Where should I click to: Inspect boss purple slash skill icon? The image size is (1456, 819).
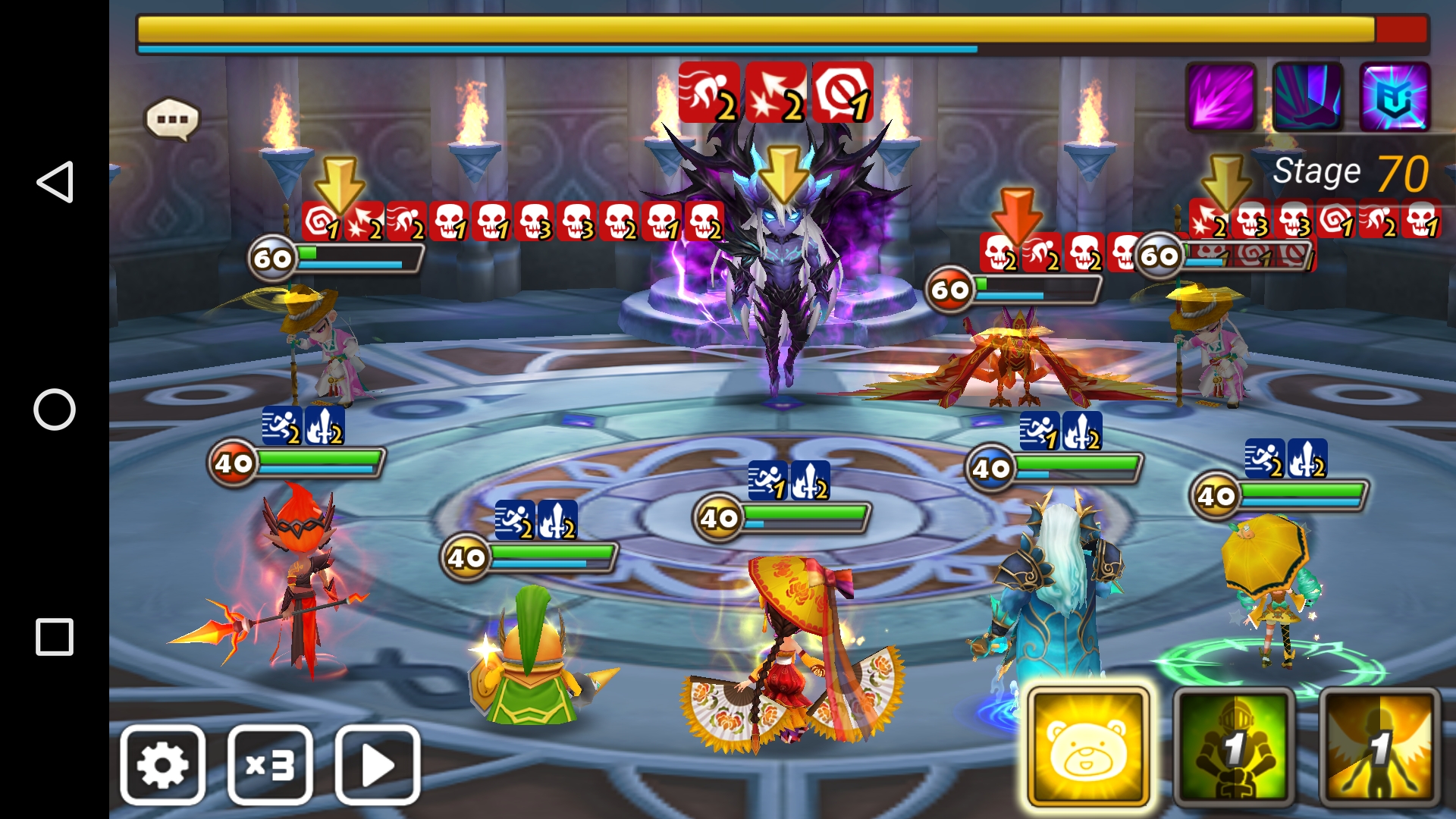click(x=1221, y=97)
